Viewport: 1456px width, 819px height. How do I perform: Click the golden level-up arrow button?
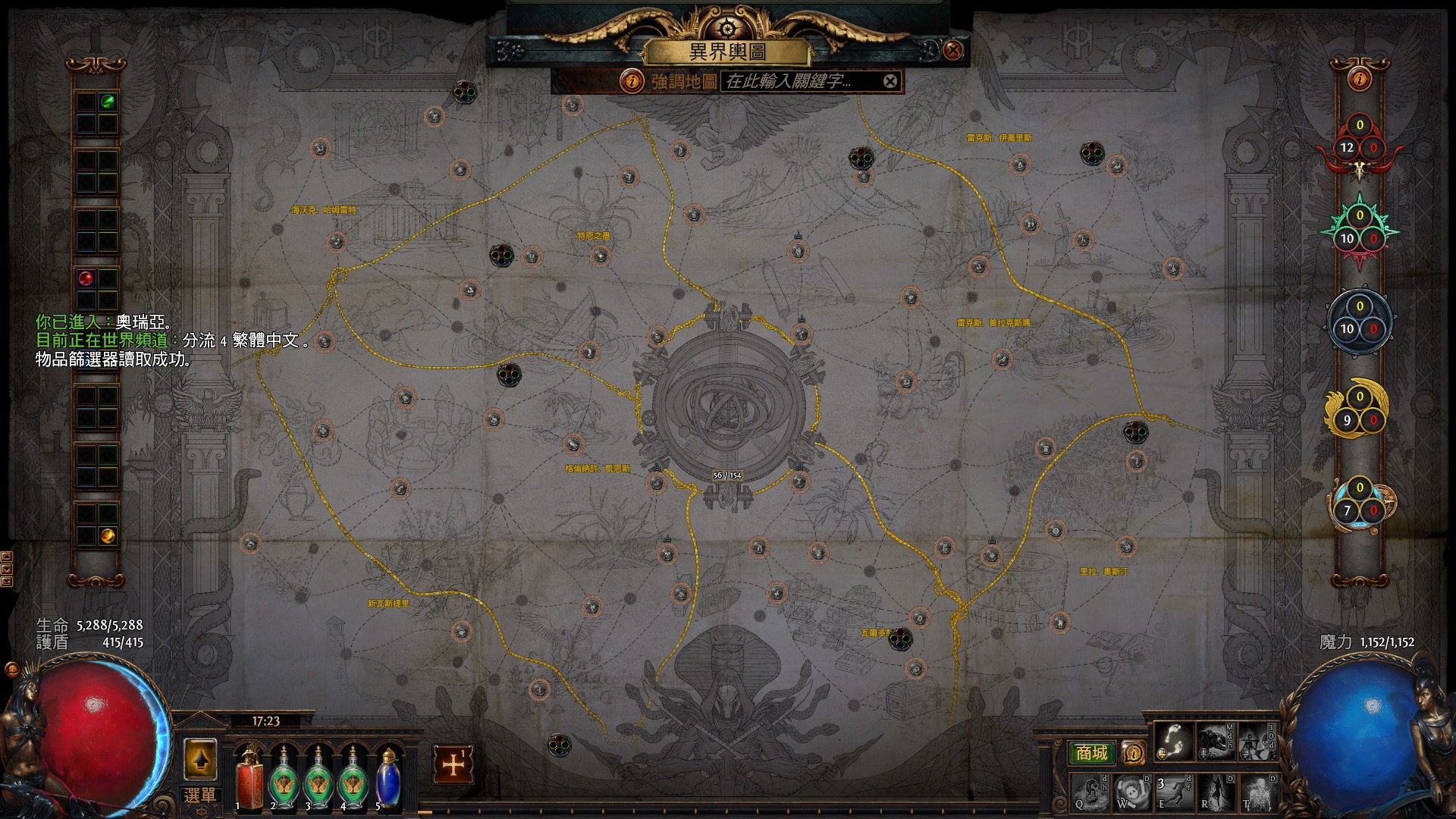200,759
